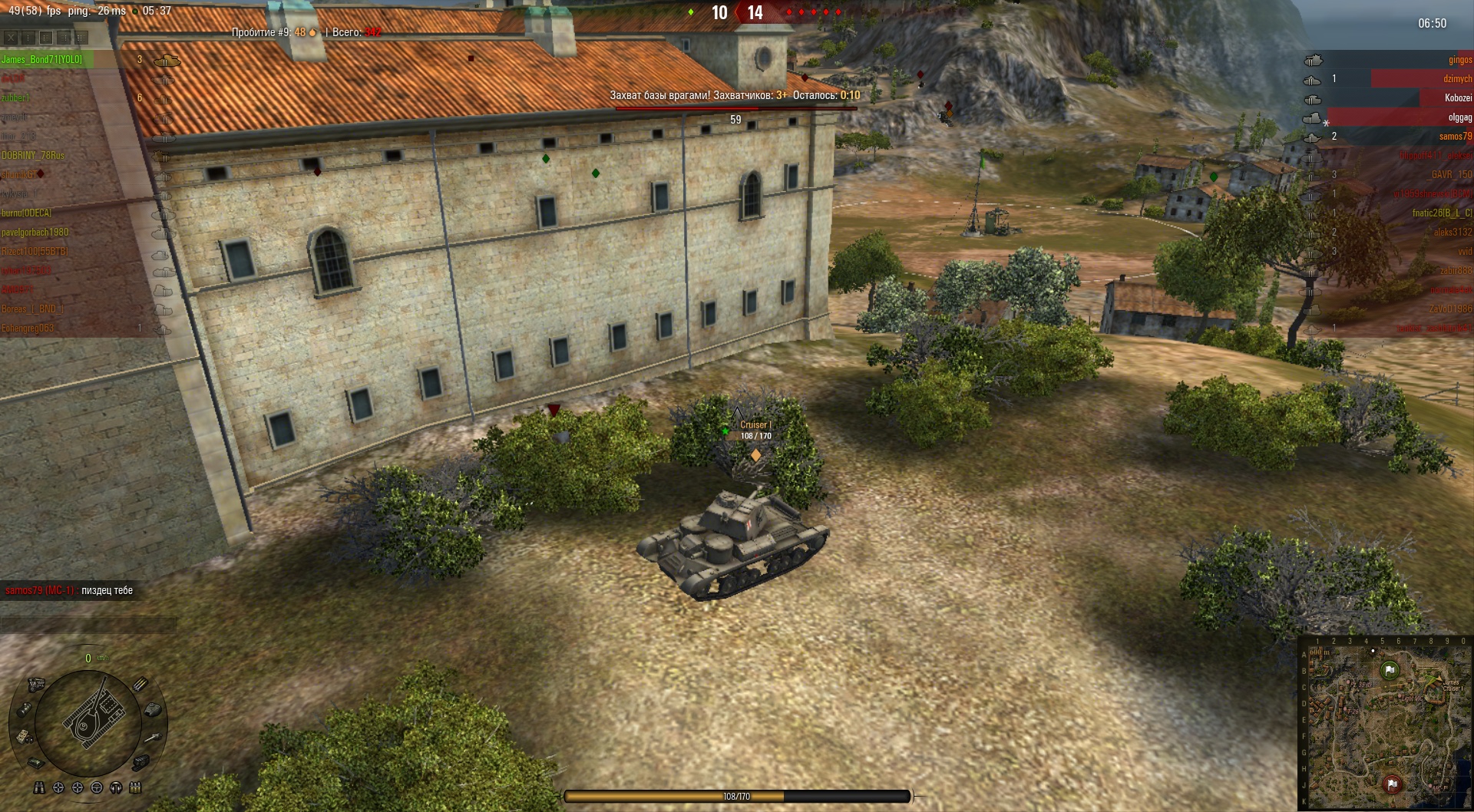Select enemy player gingos in the roster
This screenshot has width=1474, height=812.
(1459, 60)
